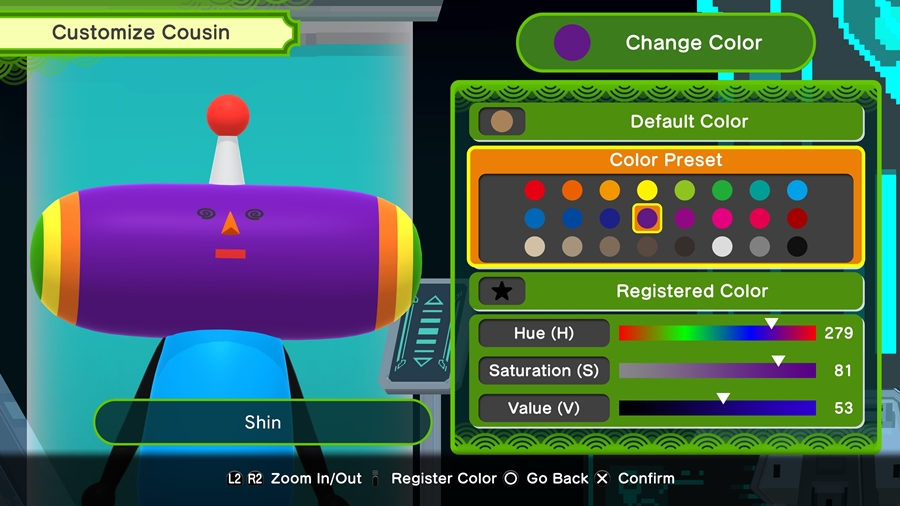Select the Default Color option
Image resolution: width=900 pixels, height=506 pixels.
tap(667, 122)
